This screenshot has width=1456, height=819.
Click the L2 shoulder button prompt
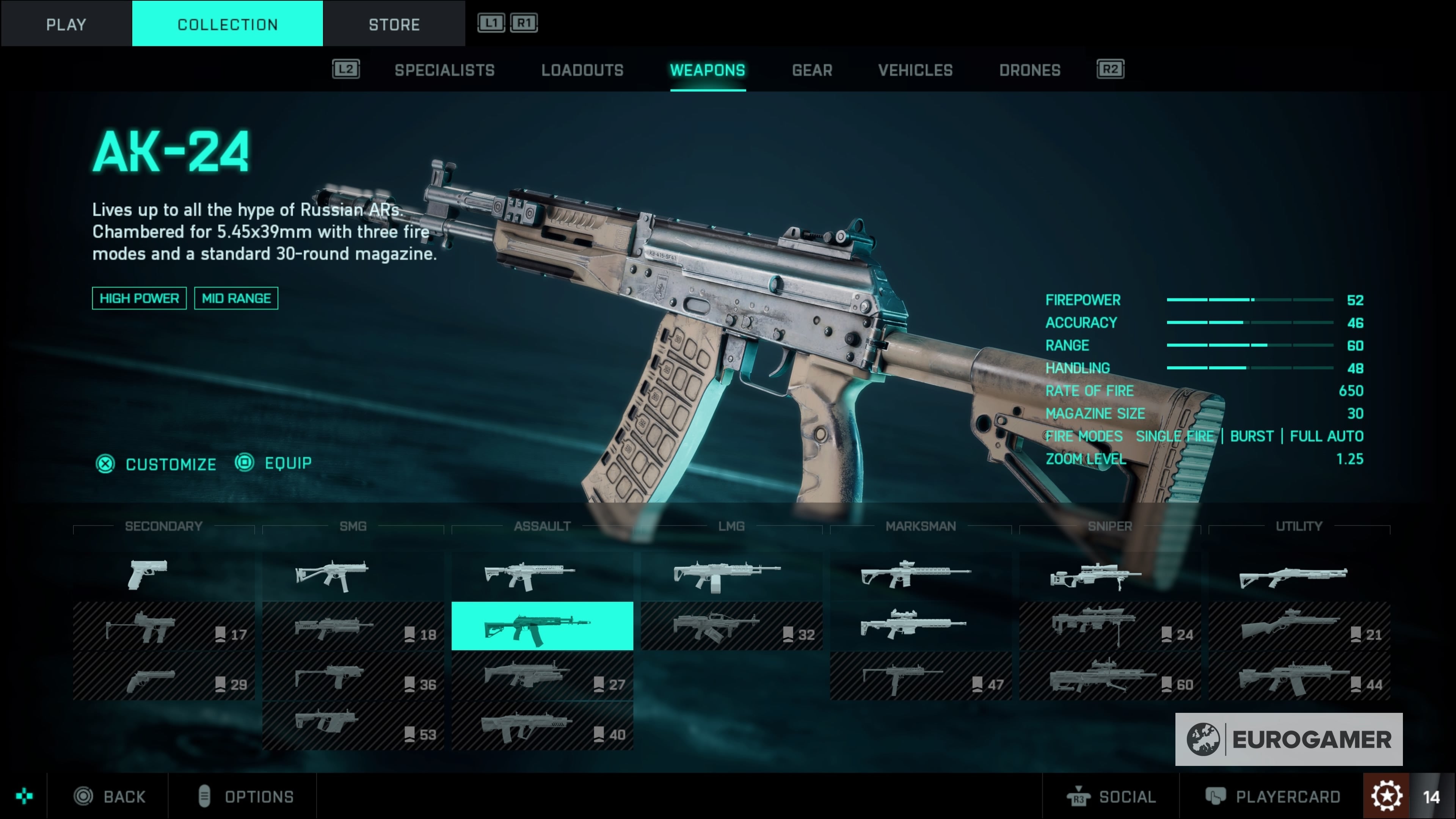[345, 69]
